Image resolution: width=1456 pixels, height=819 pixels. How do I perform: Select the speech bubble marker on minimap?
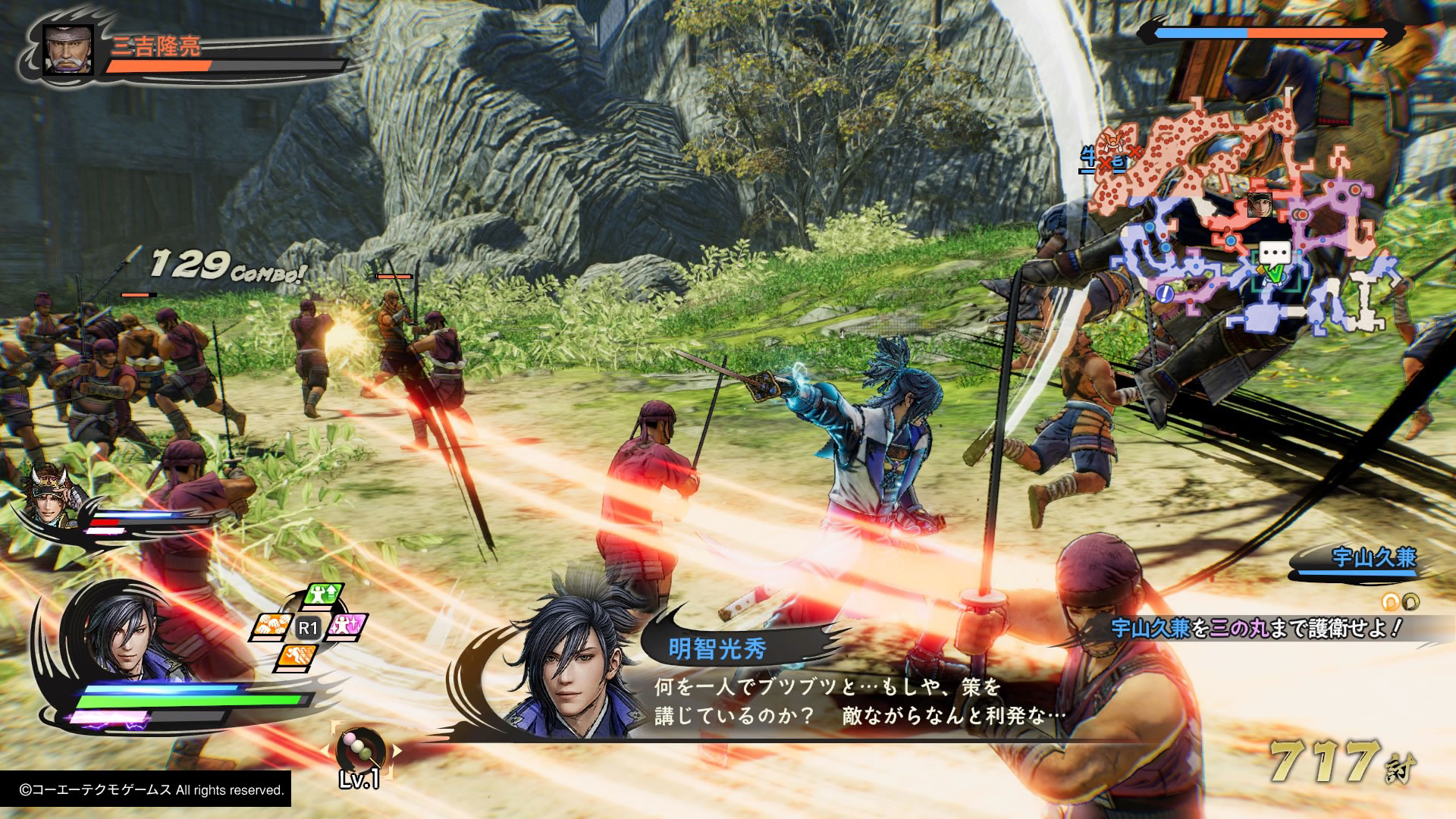(x=1274, y=253)
